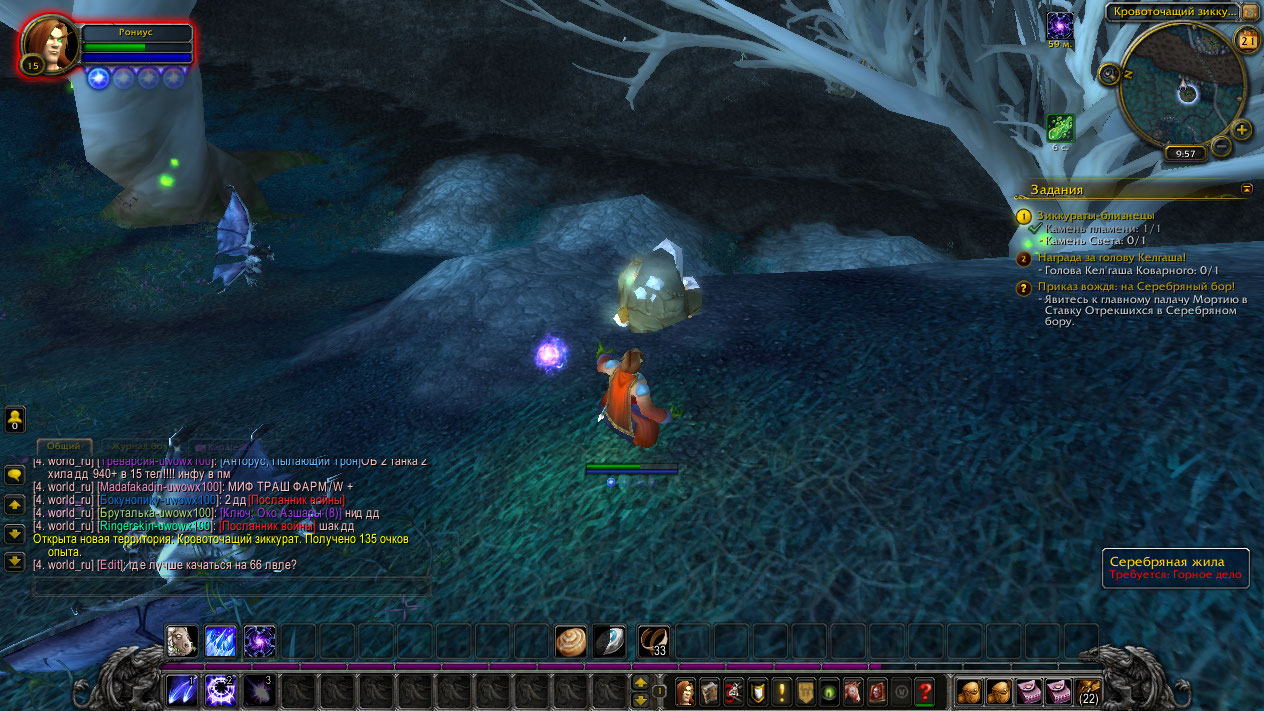This screenshot has width=1264, height=711.
Task: Open the character info micro button
Action: coord(686,691)
